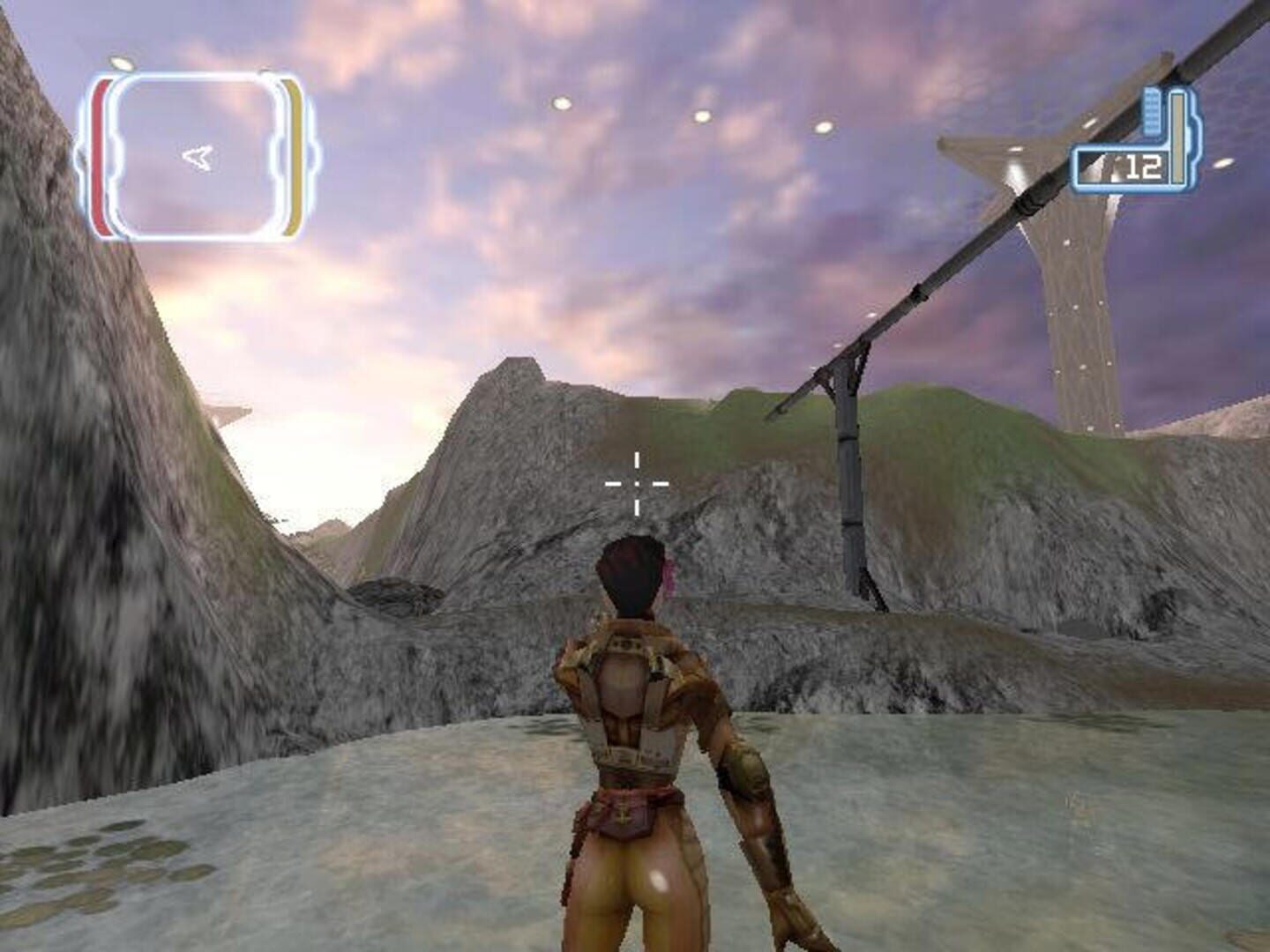1270x952 pixels.
Task: Click the compass arrow in the radar display
Action: [196, 157]
